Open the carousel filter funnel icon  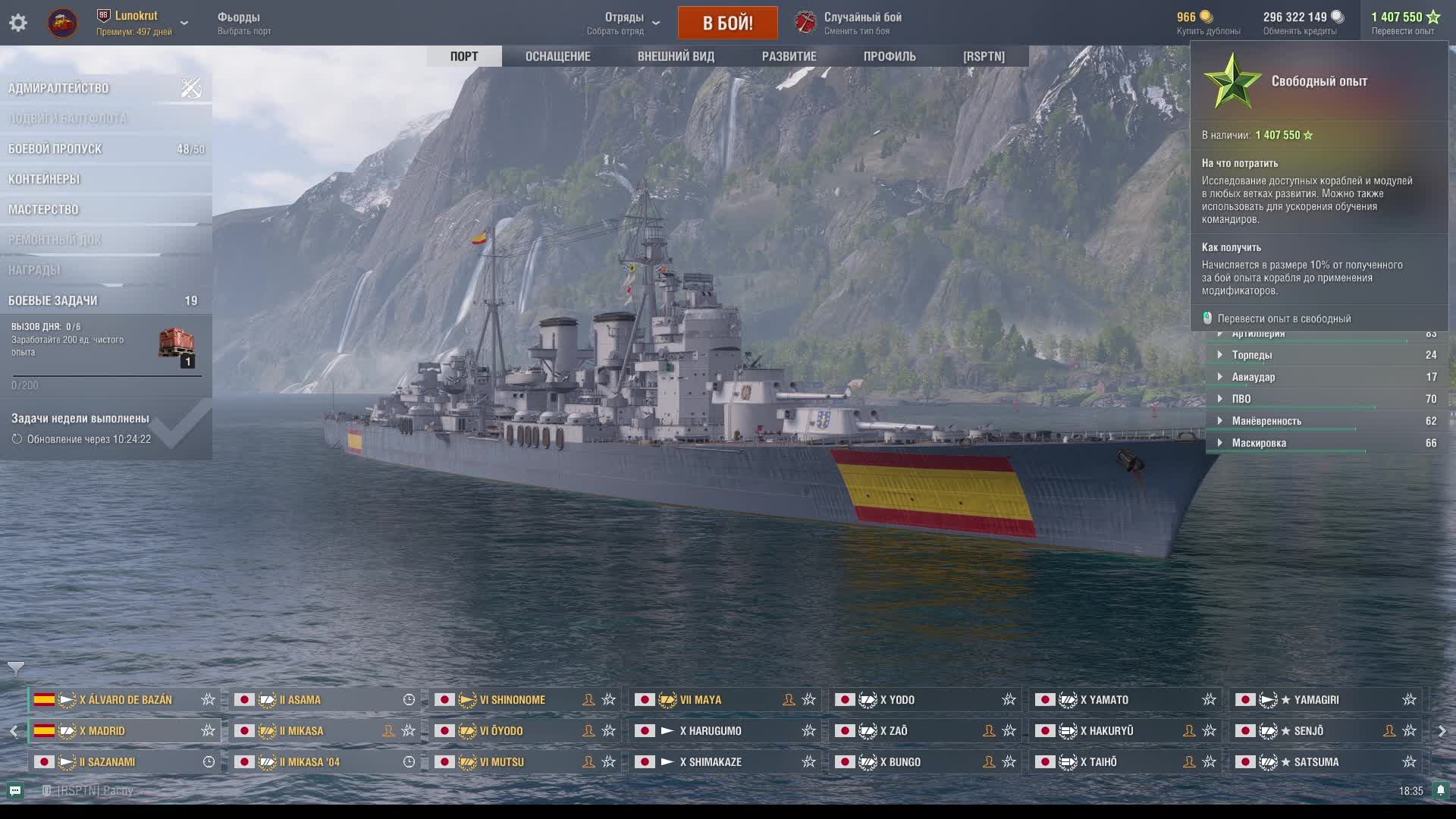[x=16, y=669]
